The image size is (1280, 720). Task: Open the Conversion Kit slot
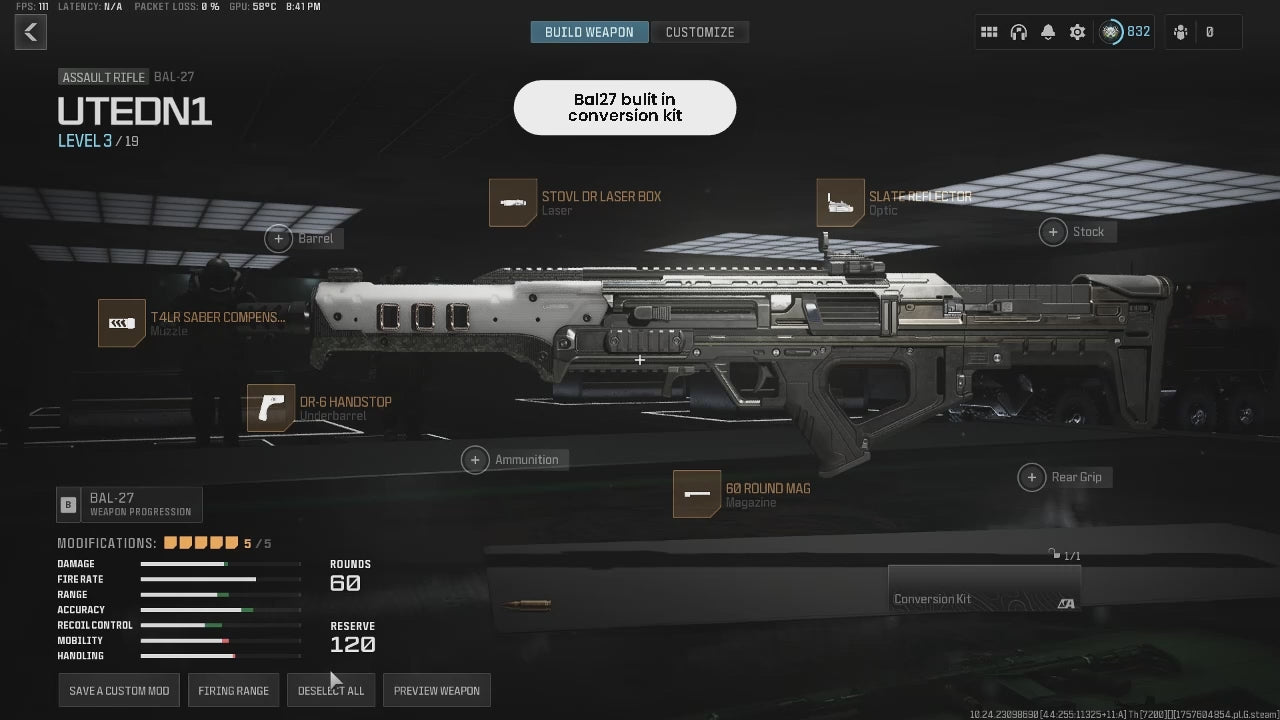[x=984, y=589]
